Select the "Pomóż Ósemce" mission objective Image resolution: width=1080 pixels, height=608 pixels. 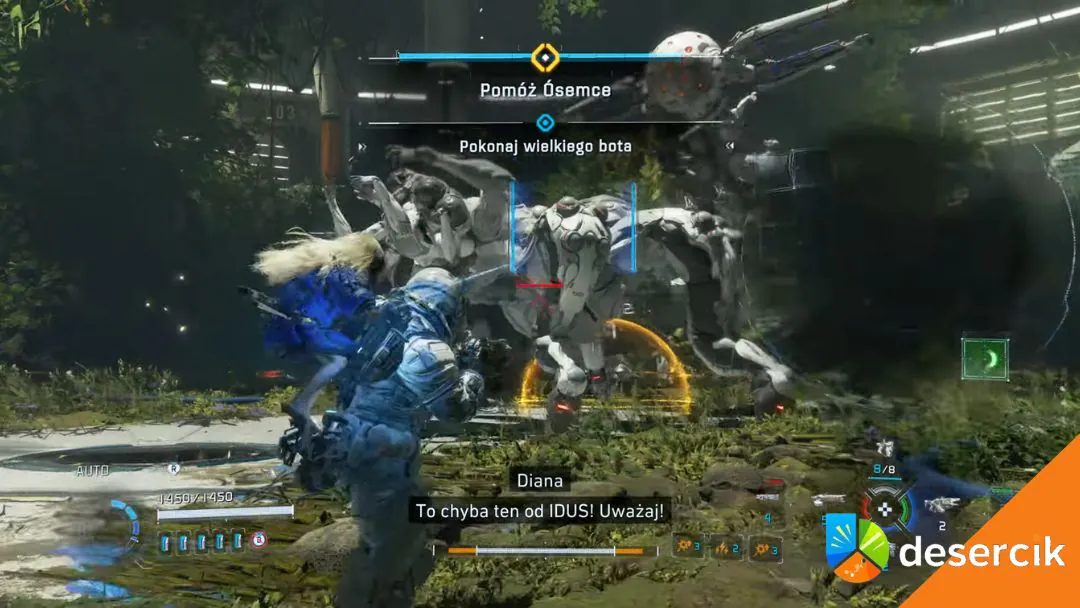(545, 90)
